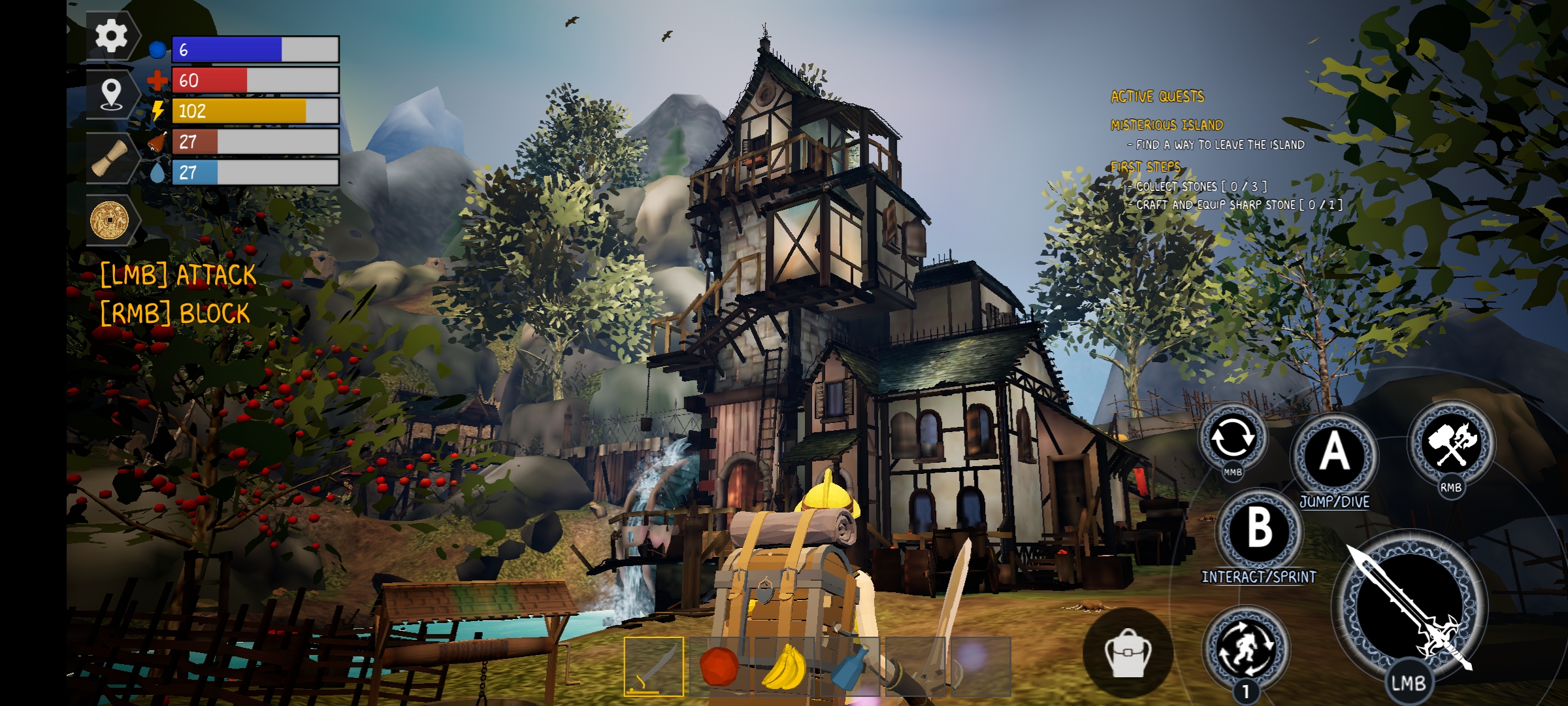Block with the hammer and axe RMB button
This screenshot has width=1568, height=706.
[1451, 444]
